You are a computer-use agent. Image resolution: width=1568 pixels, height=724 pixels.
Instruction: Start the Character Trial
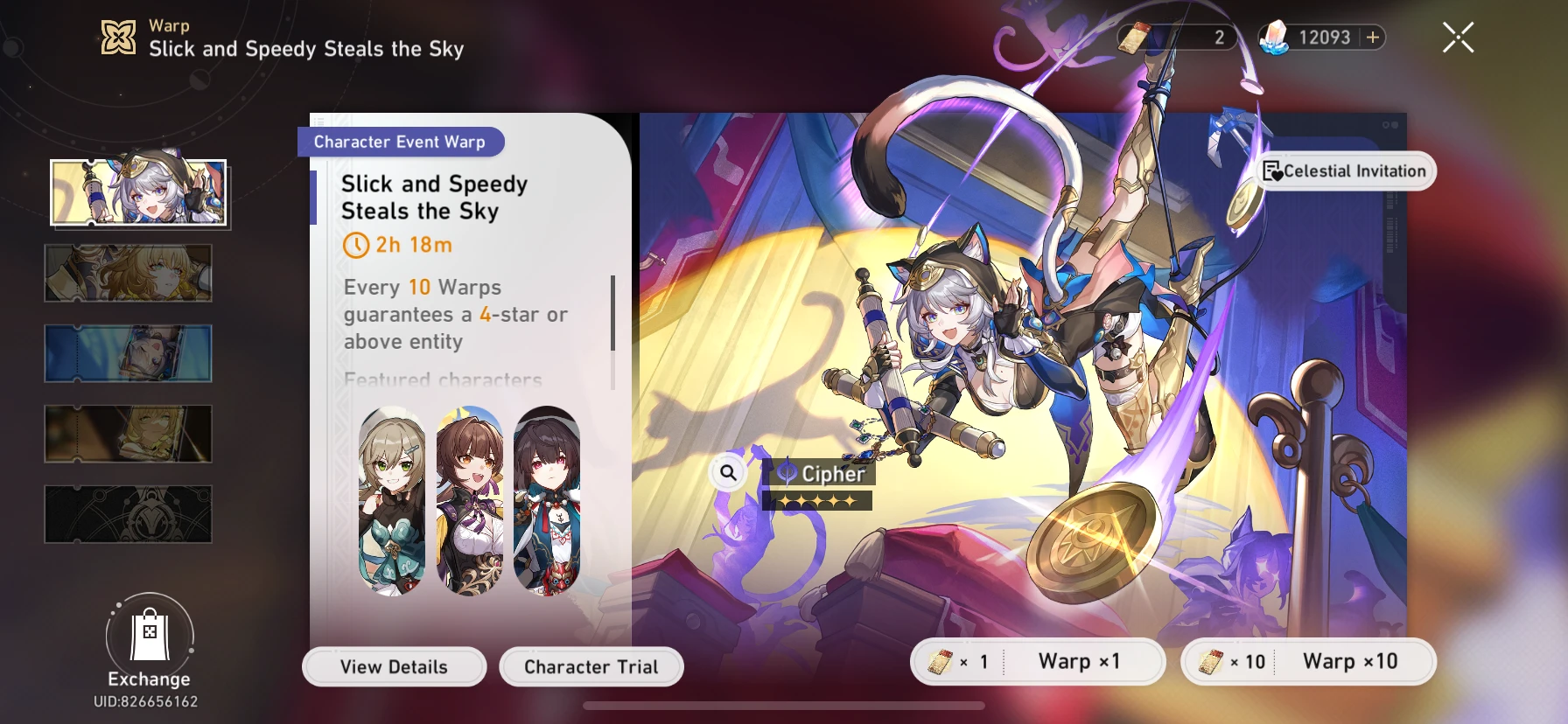click(x=591, y=666)
